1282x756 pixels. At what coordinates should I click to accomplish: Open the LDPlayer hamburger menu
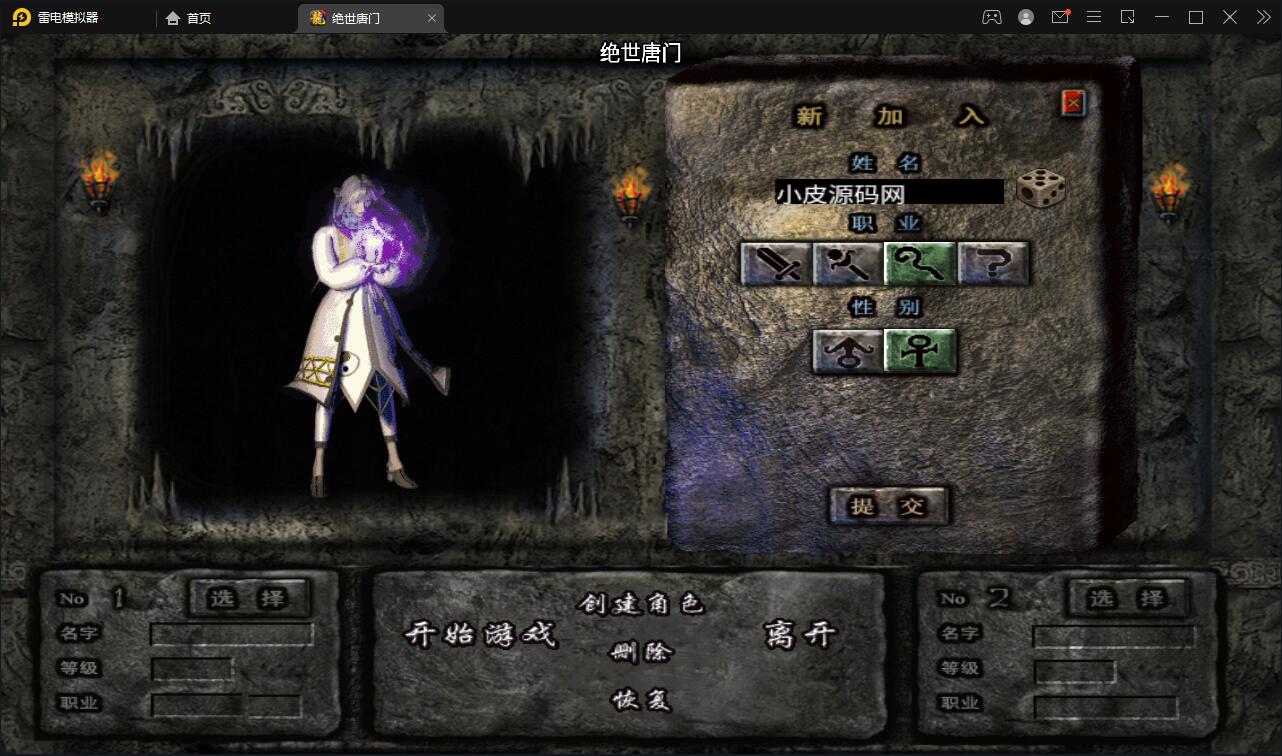click(1094, 17)
